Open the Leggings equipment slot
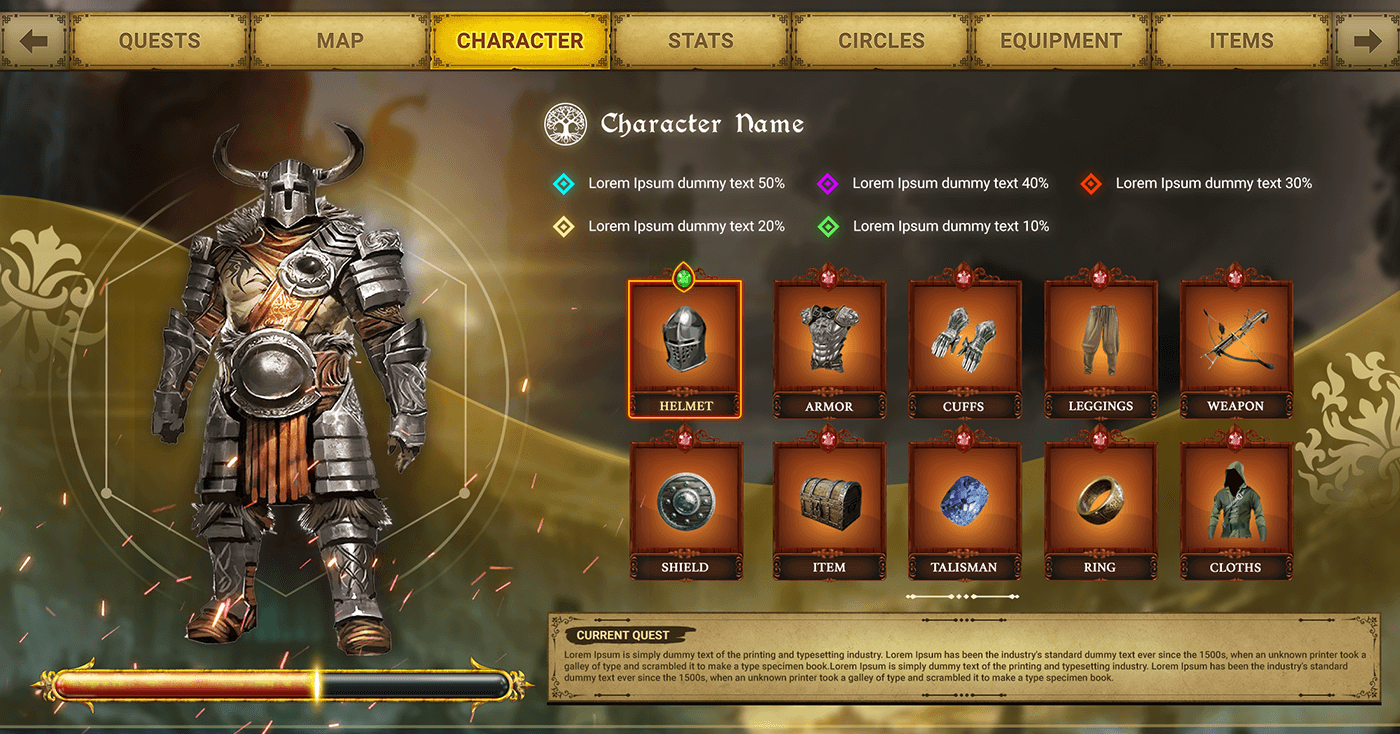1400x734 pixels. [1100, 343]
